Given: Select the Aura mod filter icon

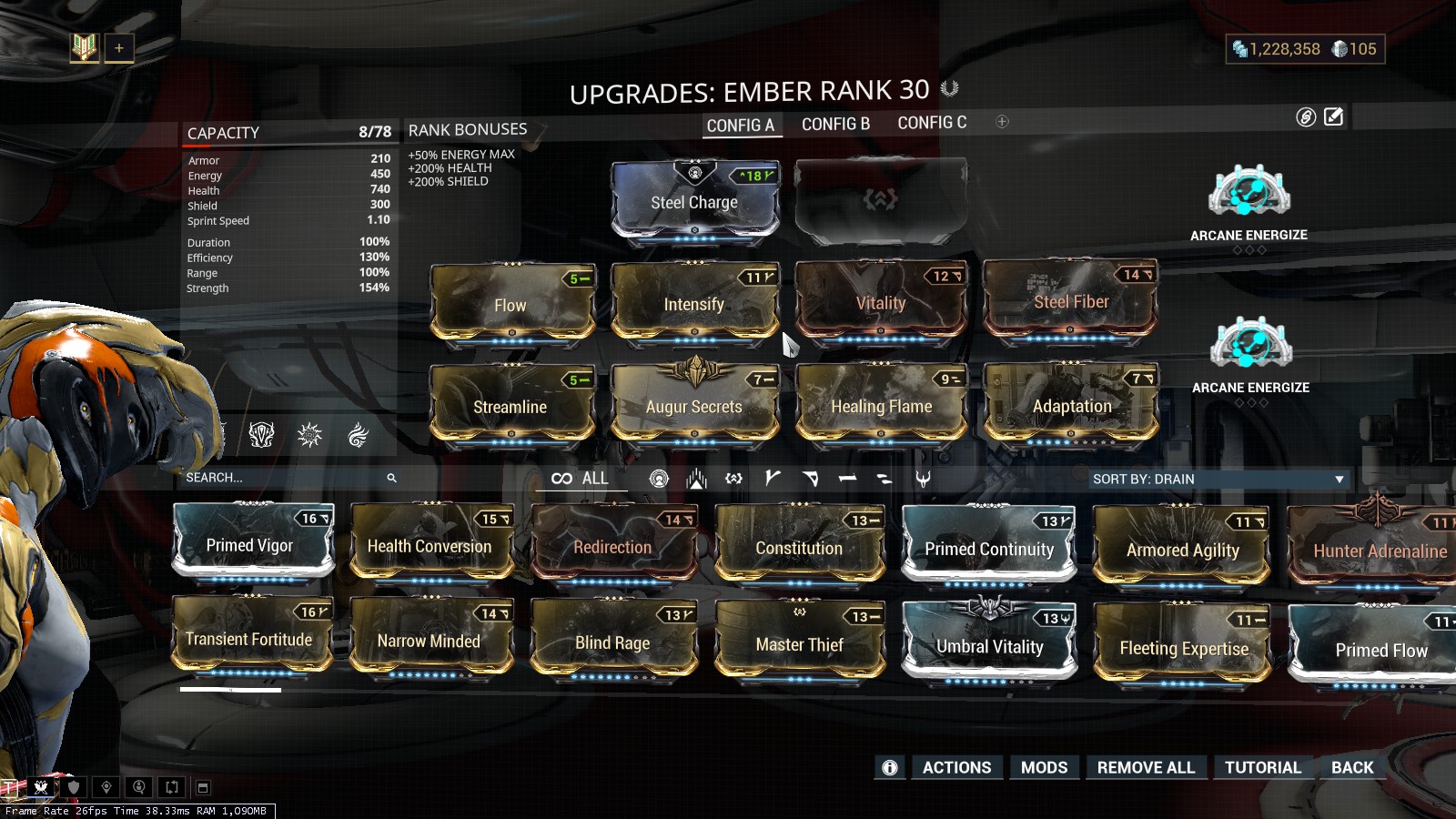Looking at the screenshot, I should [x=660, y=477].
